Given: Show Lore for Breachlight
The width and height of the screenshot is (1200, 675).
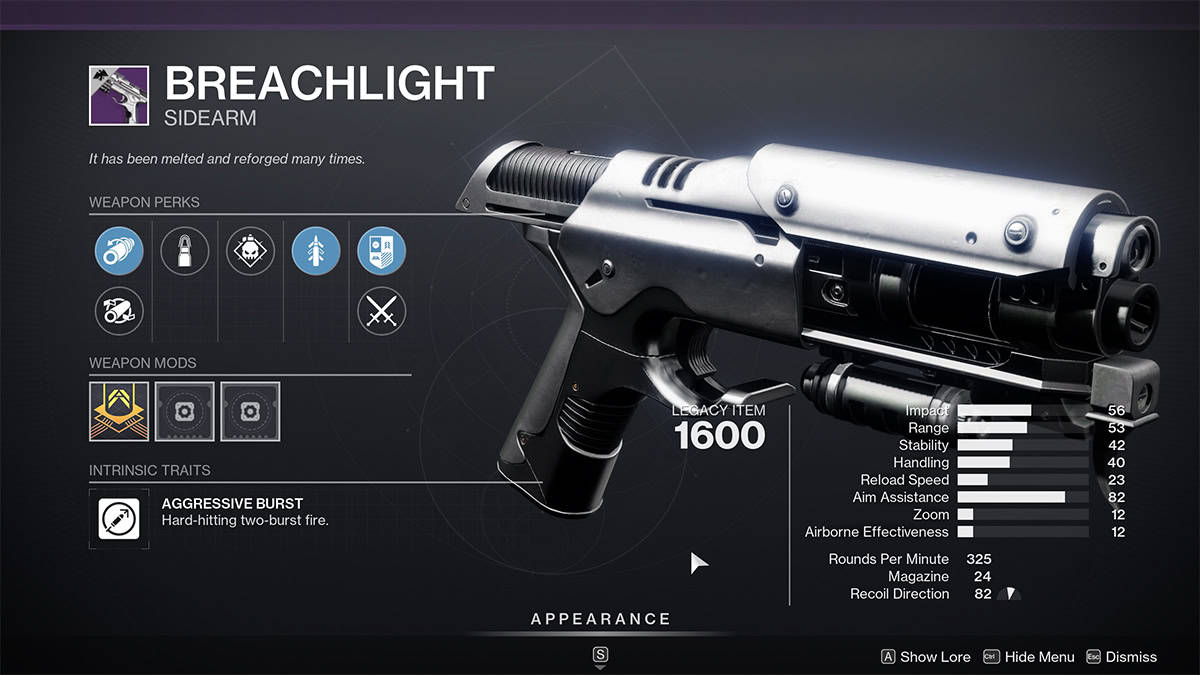Looking at the screenshot, I should 925,657.
